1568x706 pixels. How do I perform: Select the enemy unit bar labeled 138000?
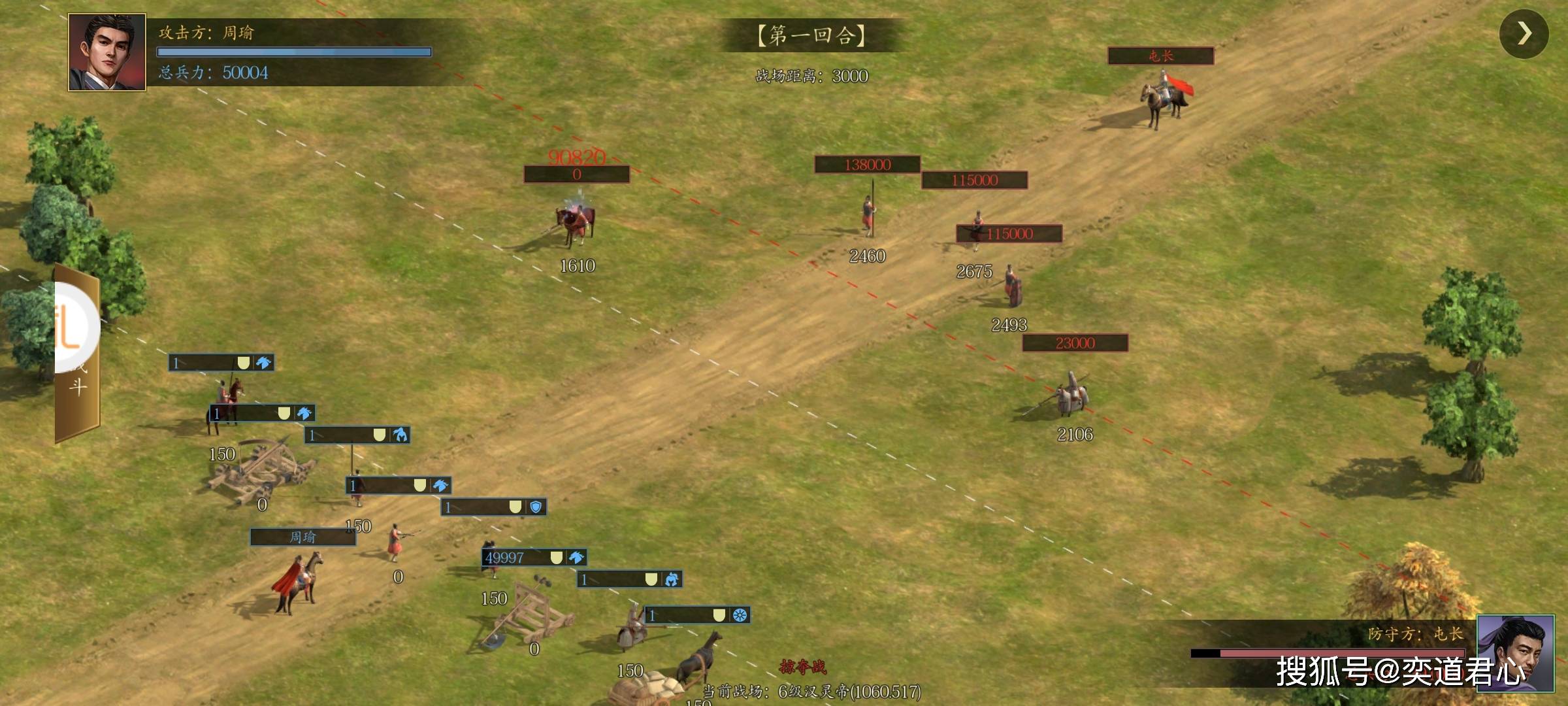pos(867,165)
